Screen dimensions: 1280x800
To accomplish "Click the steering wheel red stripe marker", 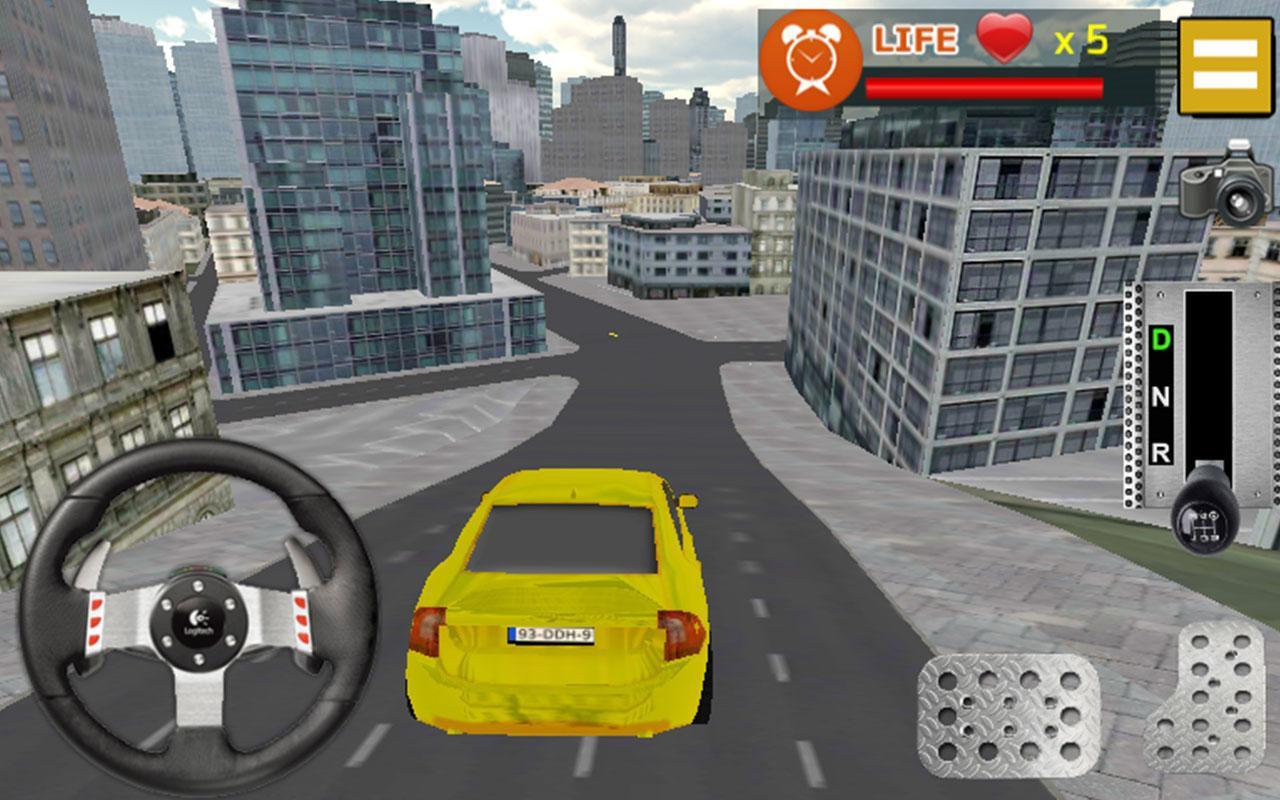I will coord(95,618).
